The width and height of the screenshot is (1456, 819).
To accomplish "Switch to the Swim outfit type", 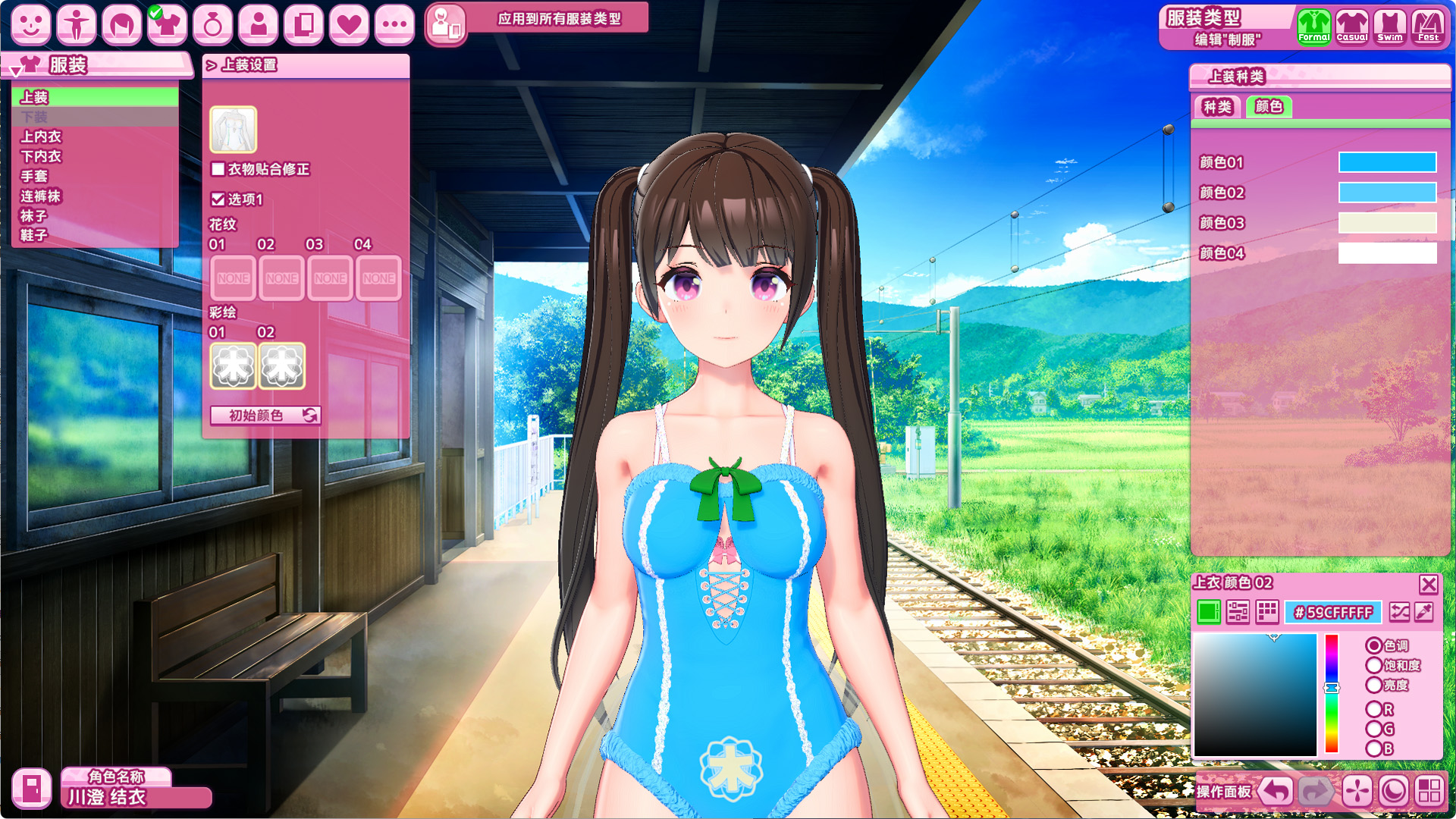I will (1389, 27).
